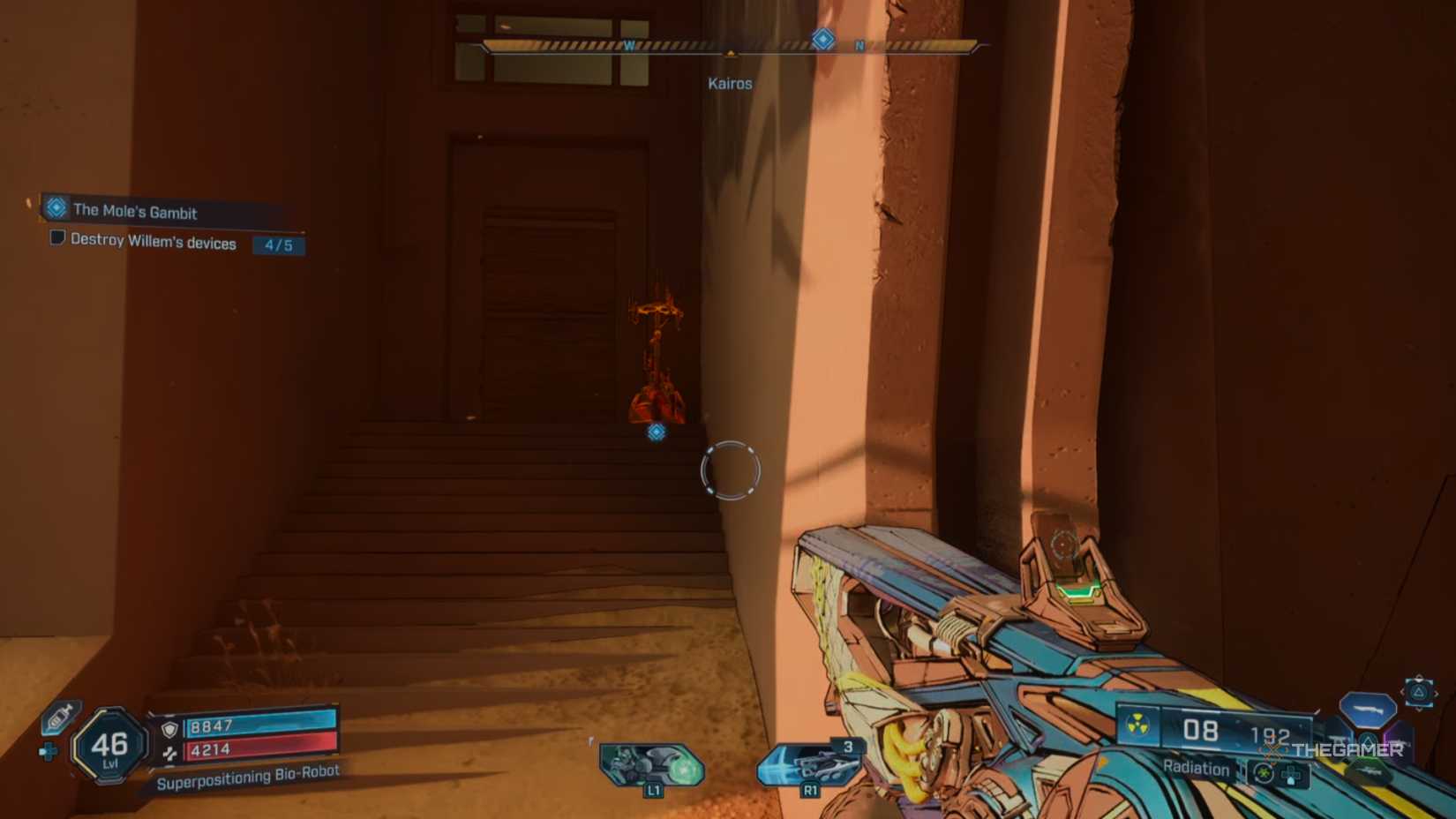Select the Kairos label under the compass
Viewport: 1456px width, 819px height.
[x=731, y=83]
